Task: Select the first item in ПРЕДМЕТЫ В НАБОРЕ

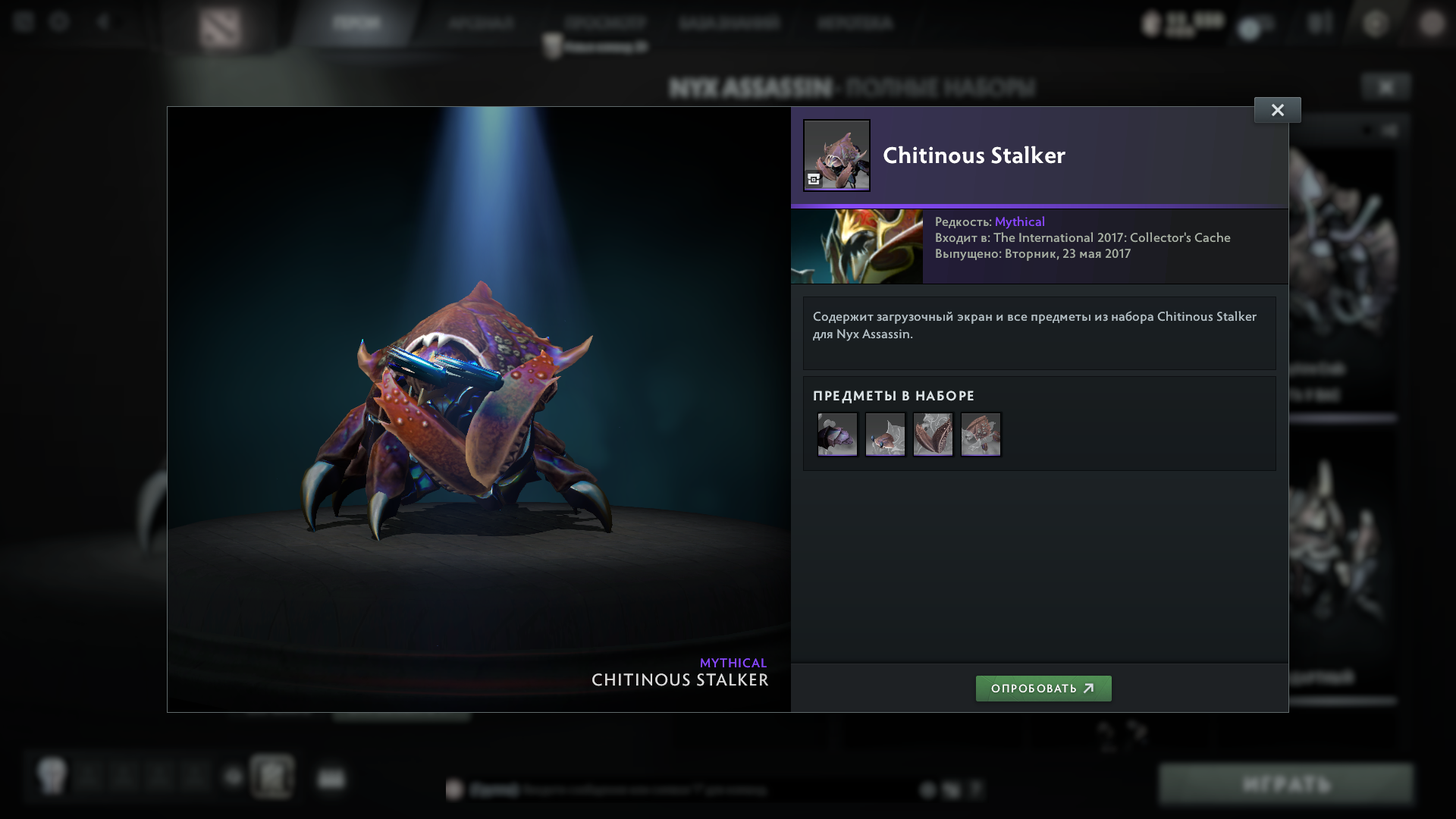Action: [x=836, y=434]
